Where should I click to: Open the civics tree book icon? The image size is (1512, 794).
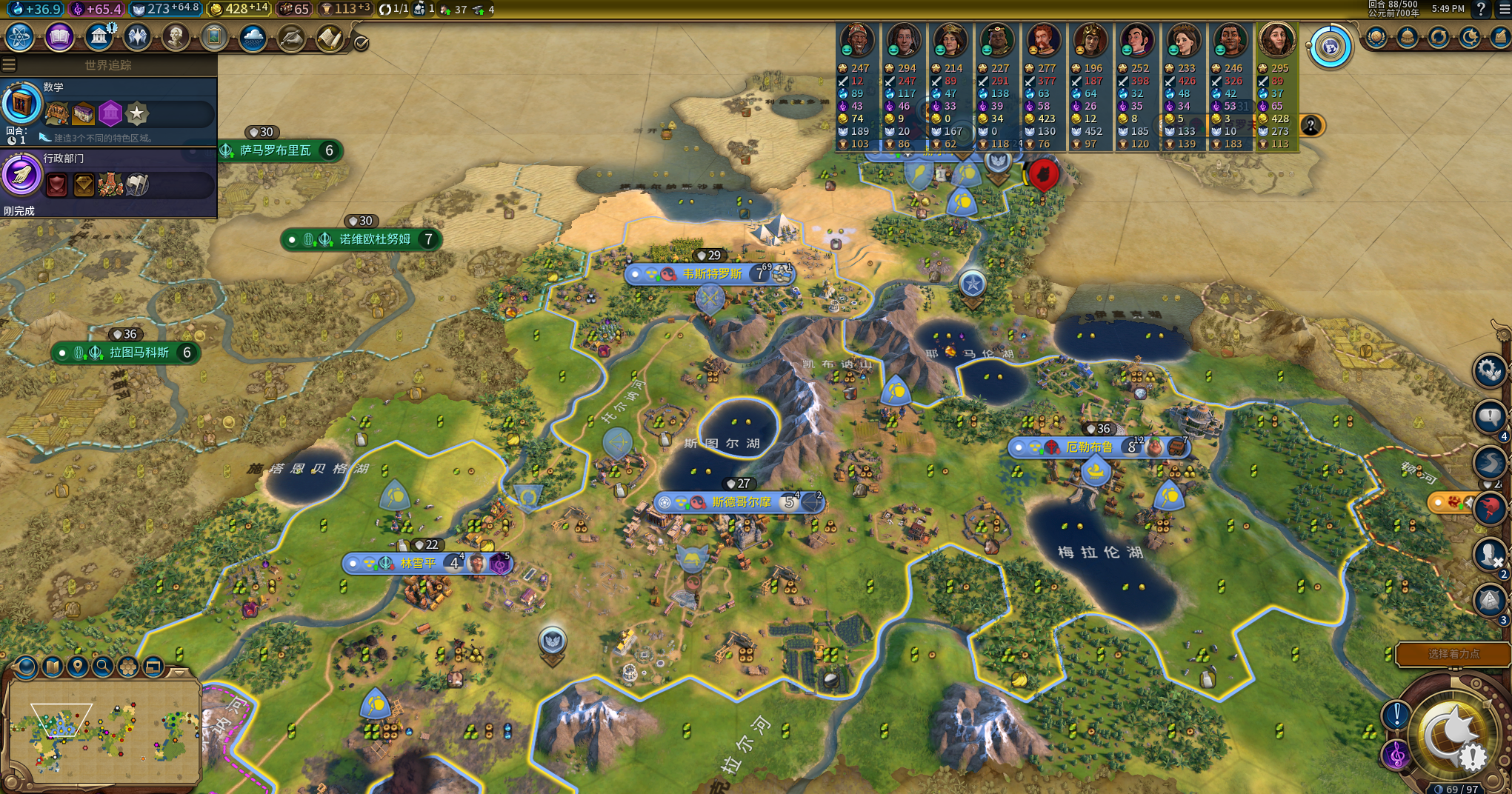click(59, 36)
